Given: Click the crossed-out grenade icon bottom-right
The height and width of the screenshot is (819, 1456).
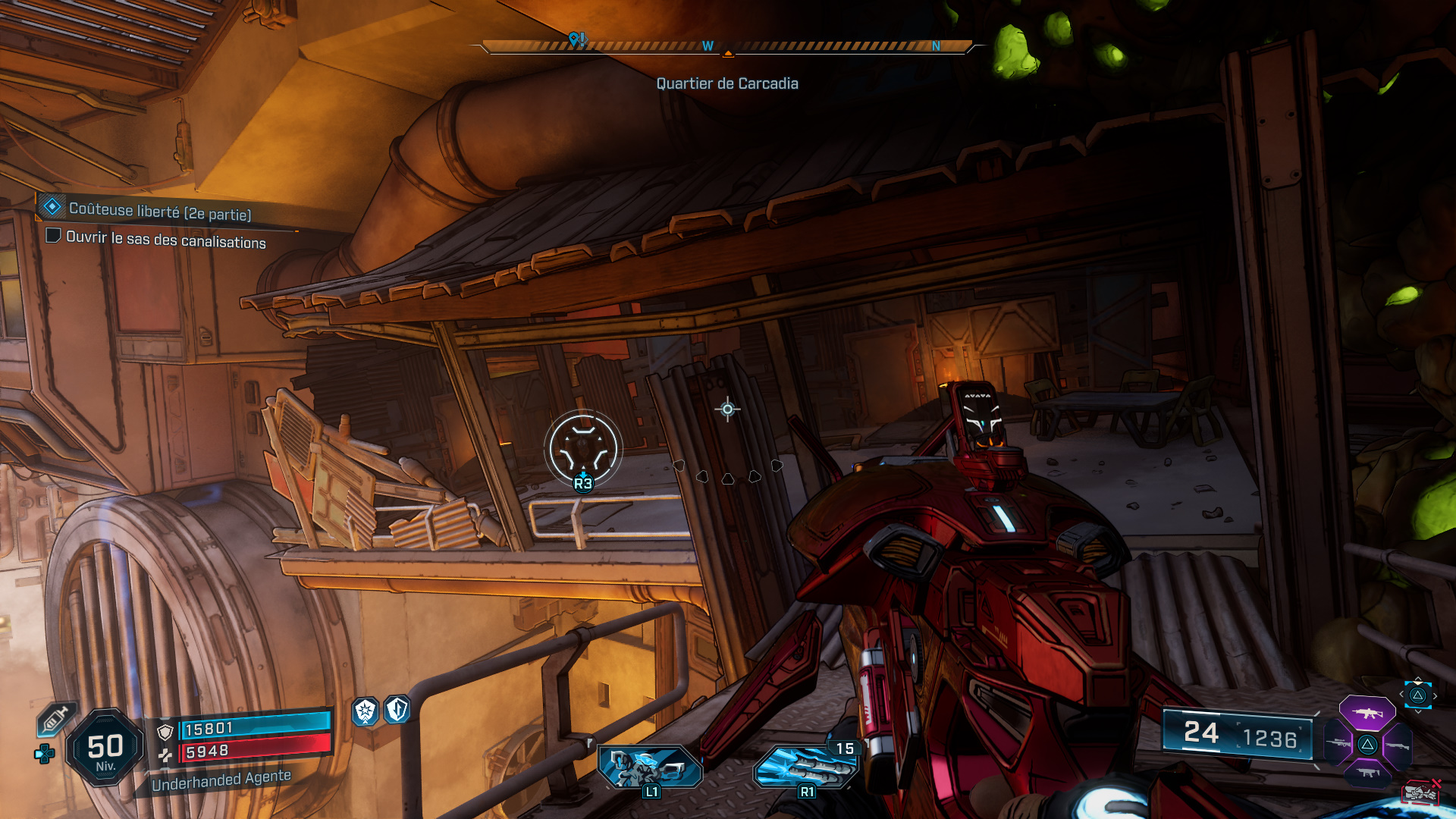Looking at the screenshot, I should click(x=1422, y=792).
